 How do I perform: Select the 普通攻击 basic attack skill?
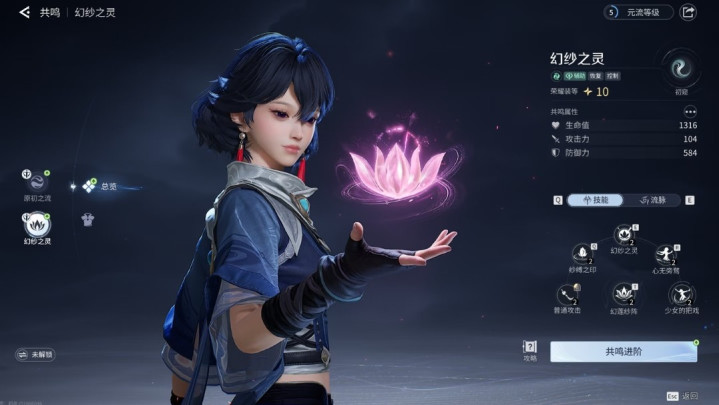click(x=569, y=294)
